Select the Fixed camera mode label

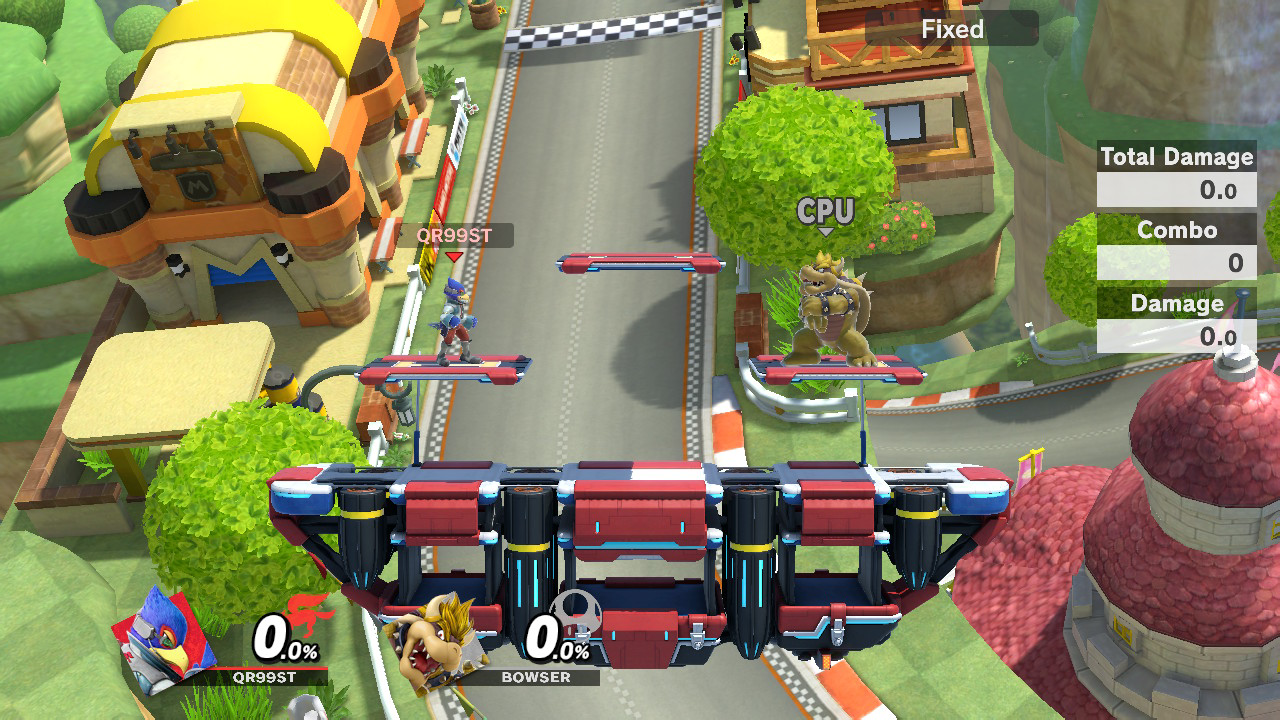(952, 29)
